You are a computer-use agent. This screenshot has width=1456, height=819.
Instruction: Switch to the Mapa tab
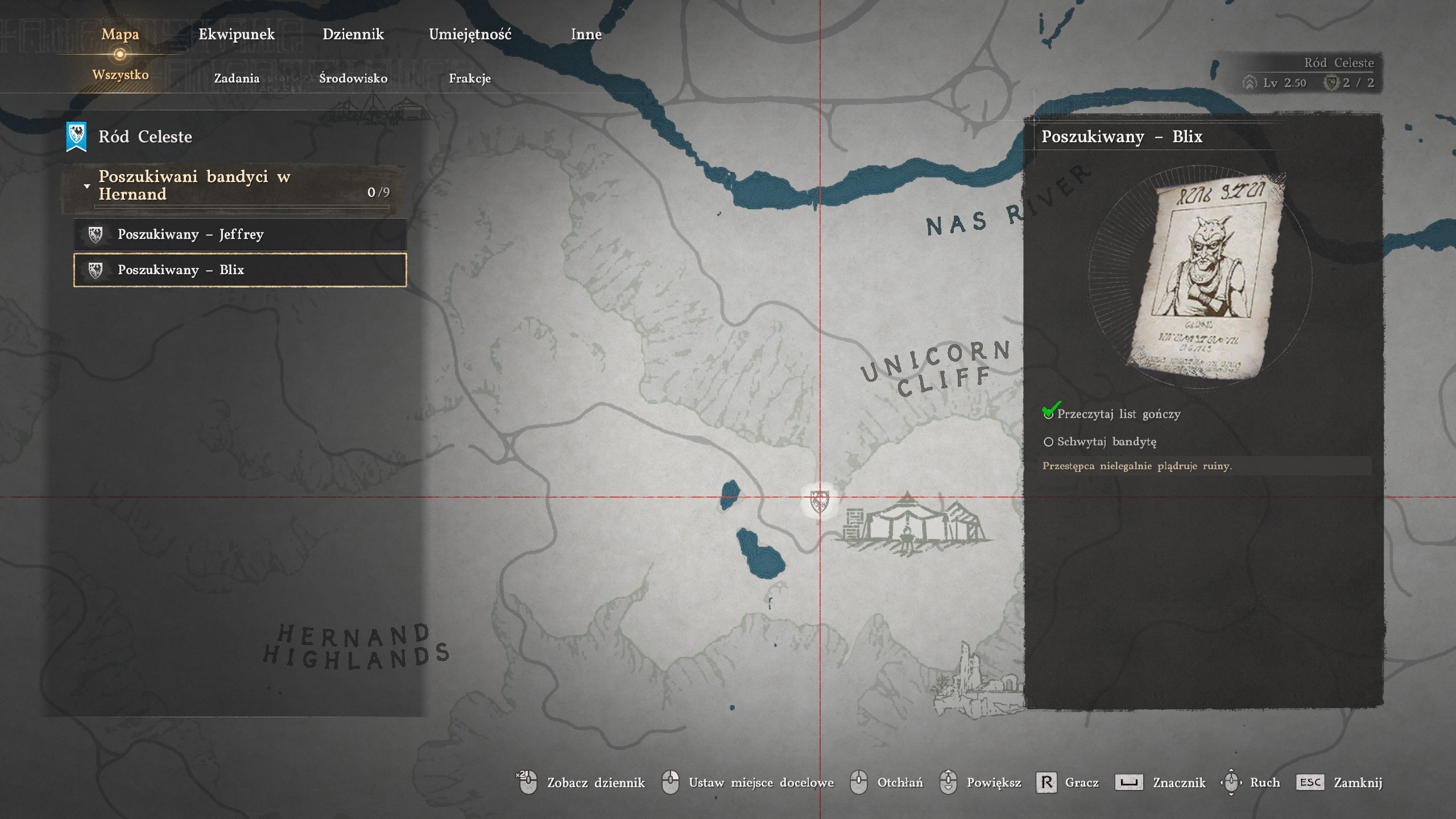point(120,35)
